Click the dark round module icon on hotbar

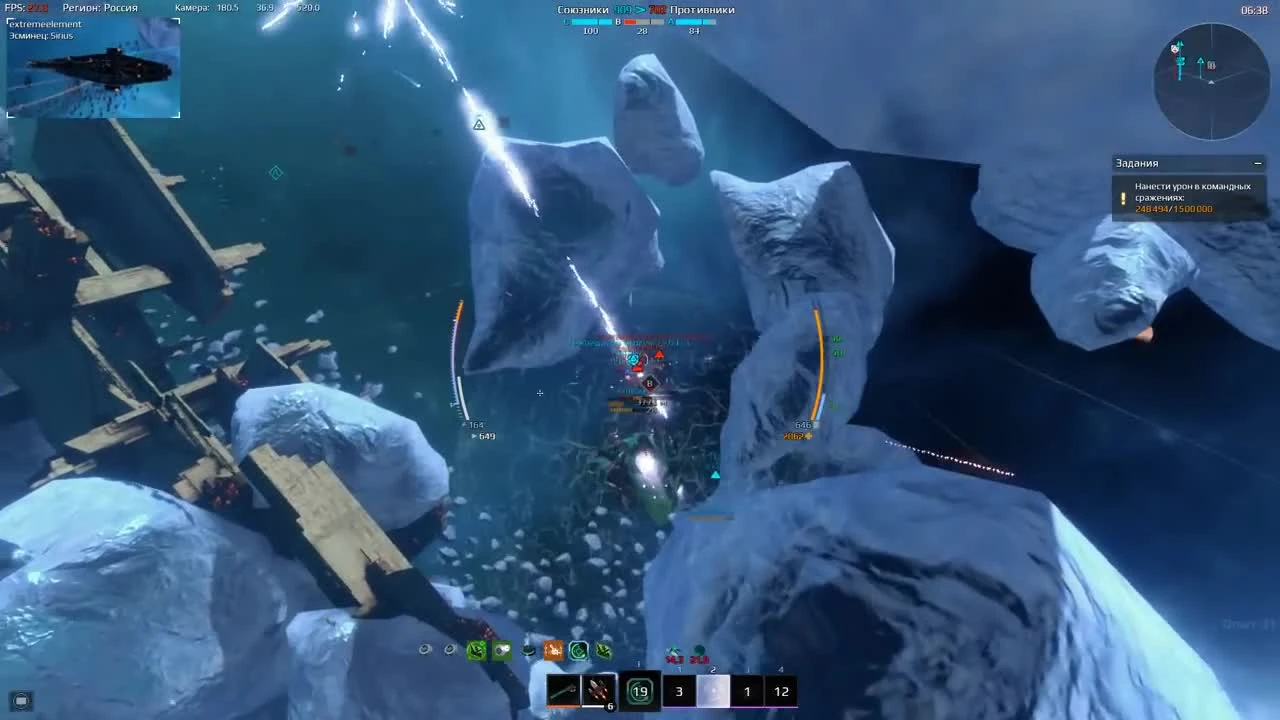tap(528, 651)
